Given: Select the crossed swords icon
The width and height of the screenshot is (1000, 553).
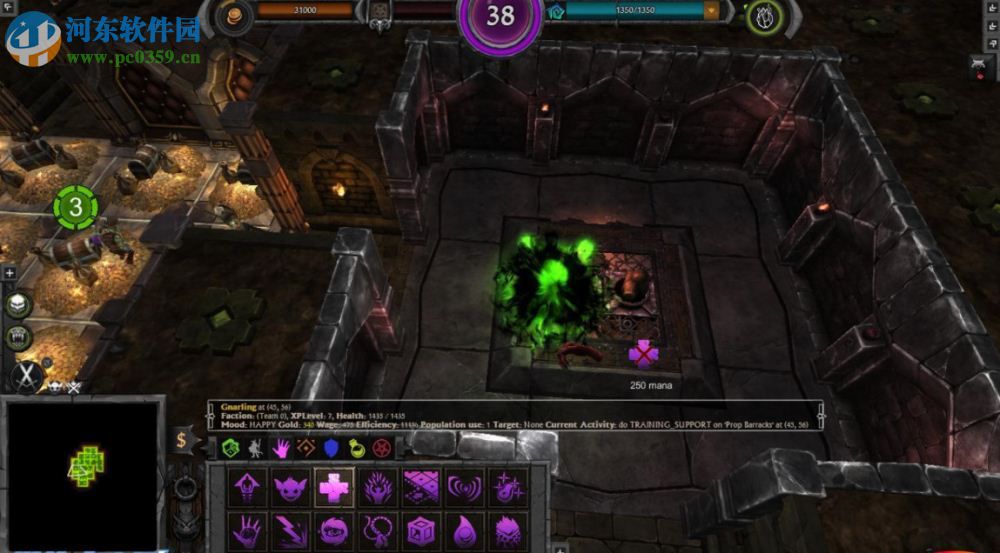Looking at the screenshot, I should [x=25, y=377].
